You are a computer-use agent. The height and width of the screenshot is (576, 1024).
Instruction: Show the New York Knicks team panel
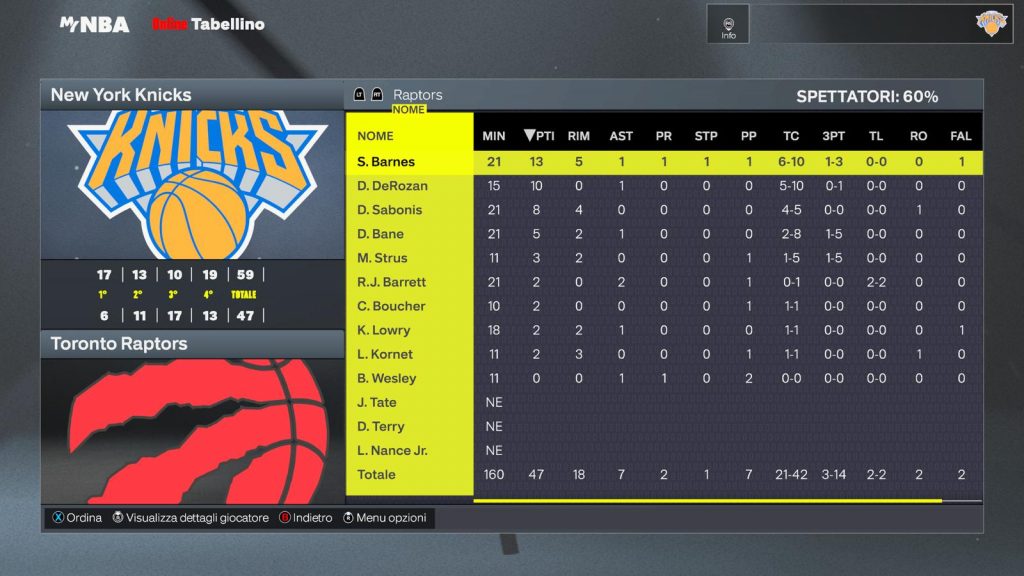tap(192, 95)
